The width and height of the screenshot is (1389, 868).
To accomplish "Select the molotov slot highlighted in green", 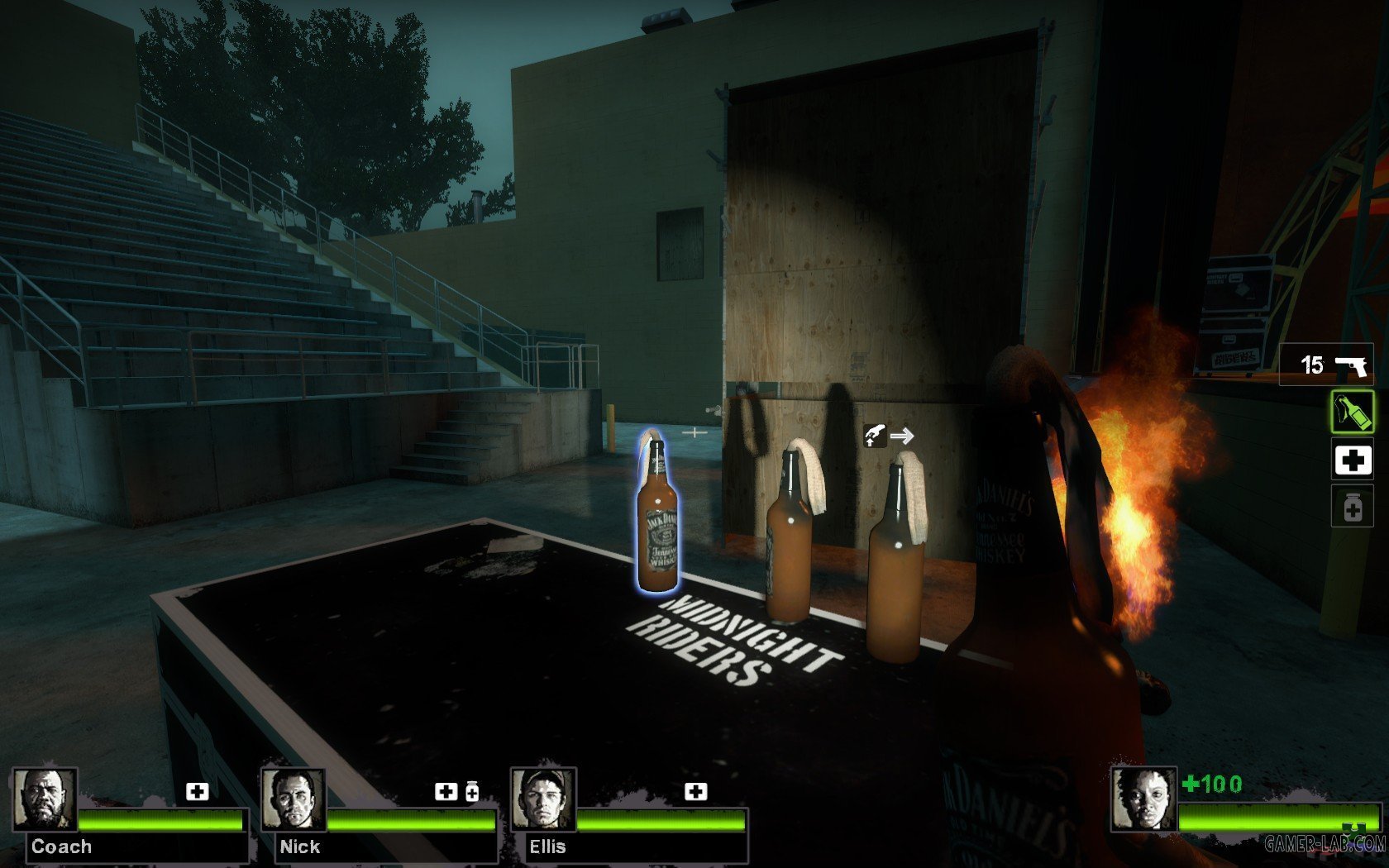I will coord(1352,412).
